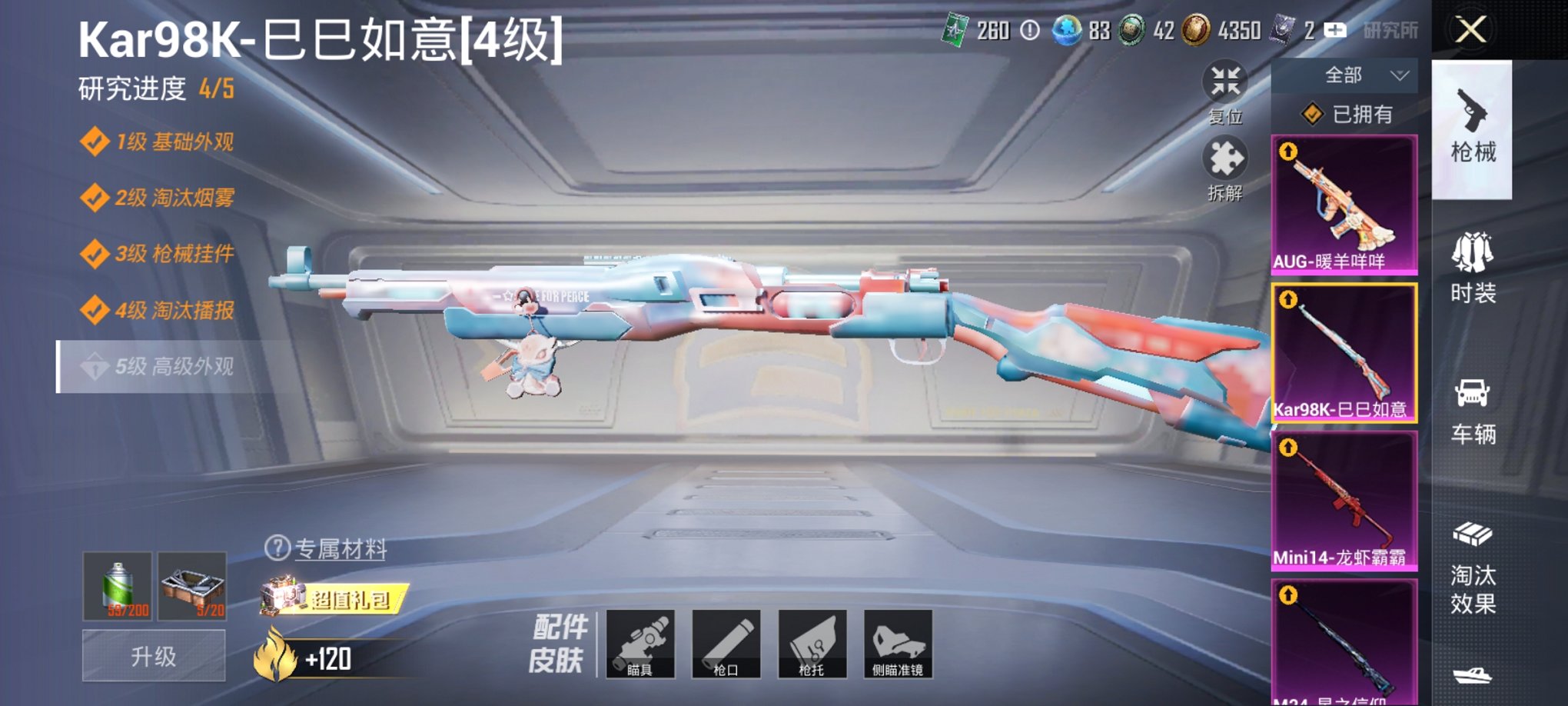Viewport: 1568px width, 706px height.
Task: Open the 全部 filter dropdown
Action: click(1344, 74)
